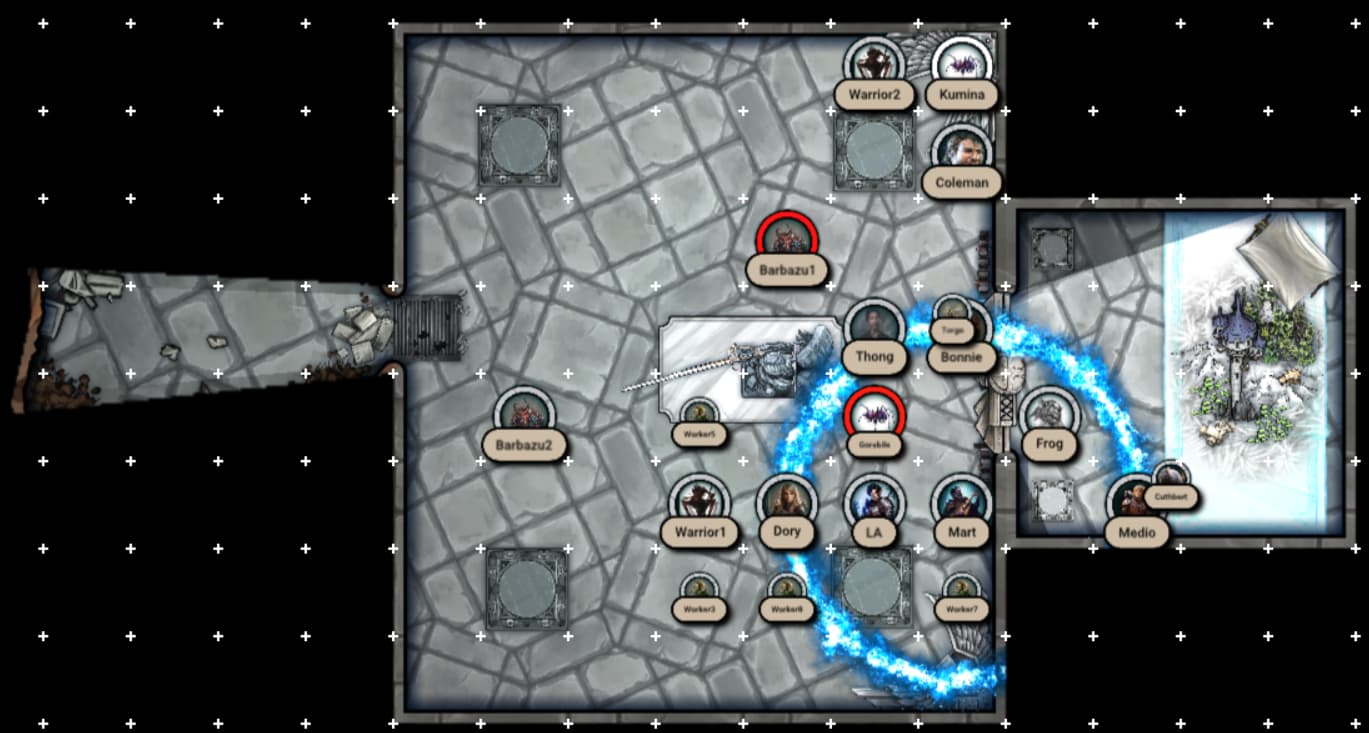
Task: Pick the Mart character token
Action: click(x=962, y=503)
